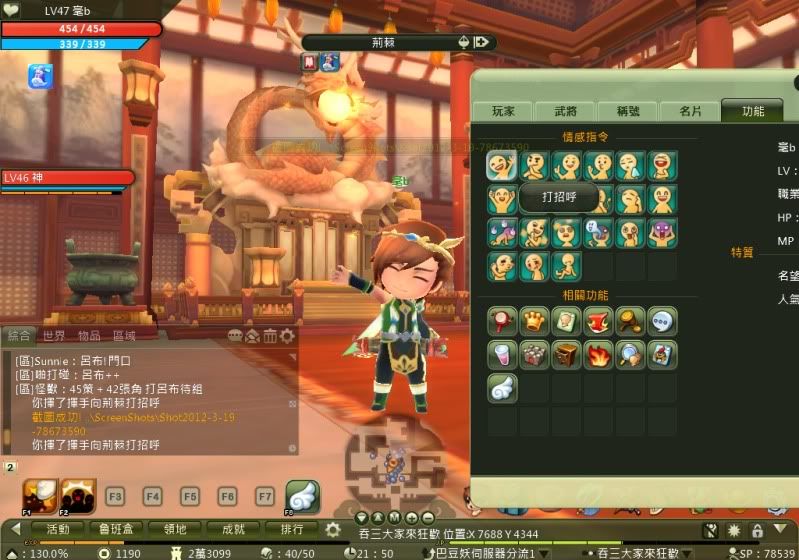Screen dimensions: 799x560
Task: Show the 排行 rankings
Action: (x=291, y=529)
